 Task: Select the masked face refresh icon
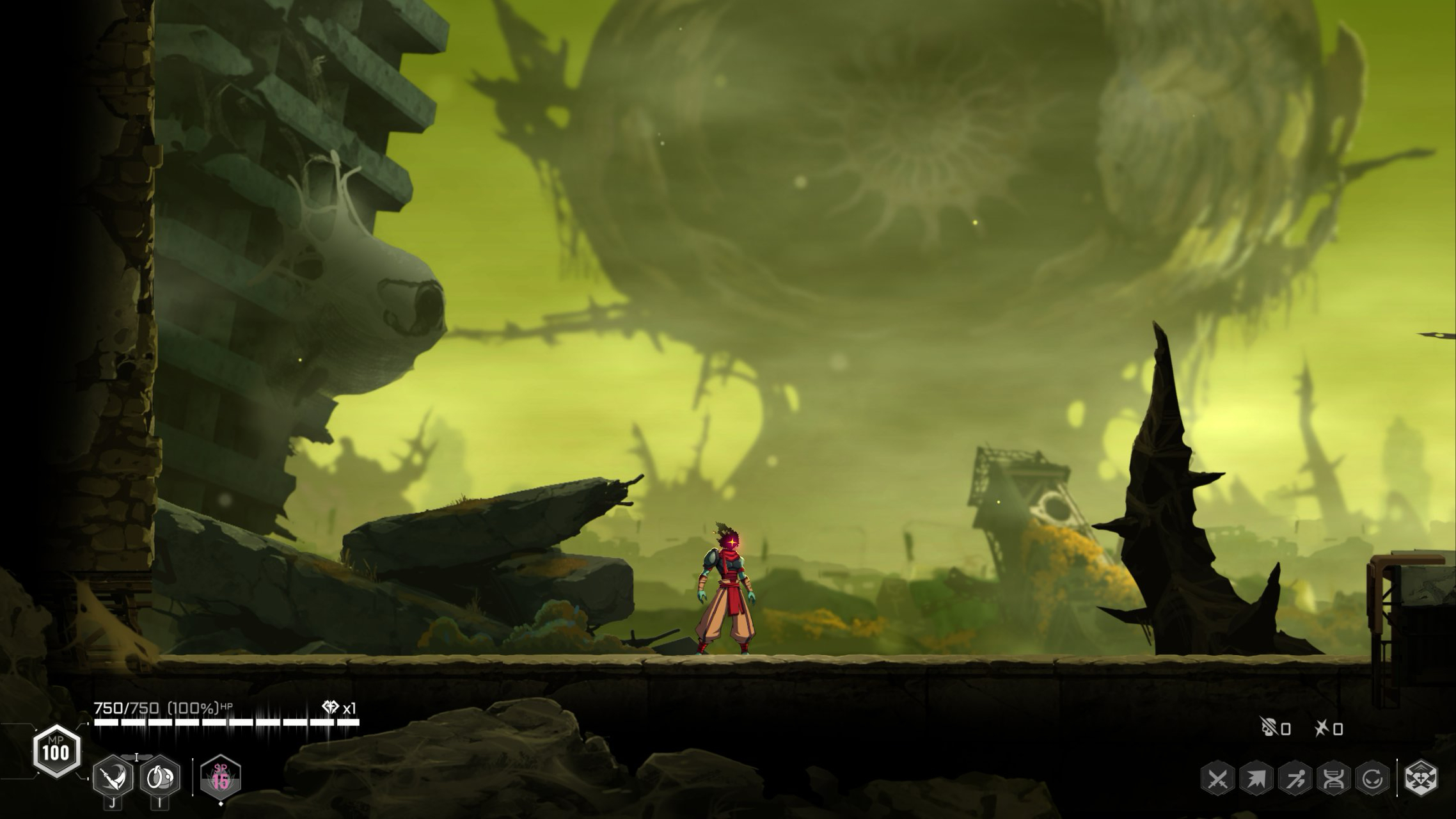point(1373,779)
